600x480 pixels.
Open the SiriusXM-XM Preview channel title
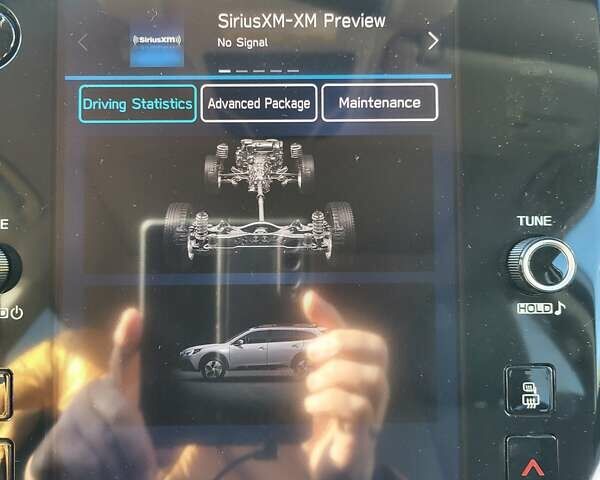pyautogui.click(x=301, y=22)
